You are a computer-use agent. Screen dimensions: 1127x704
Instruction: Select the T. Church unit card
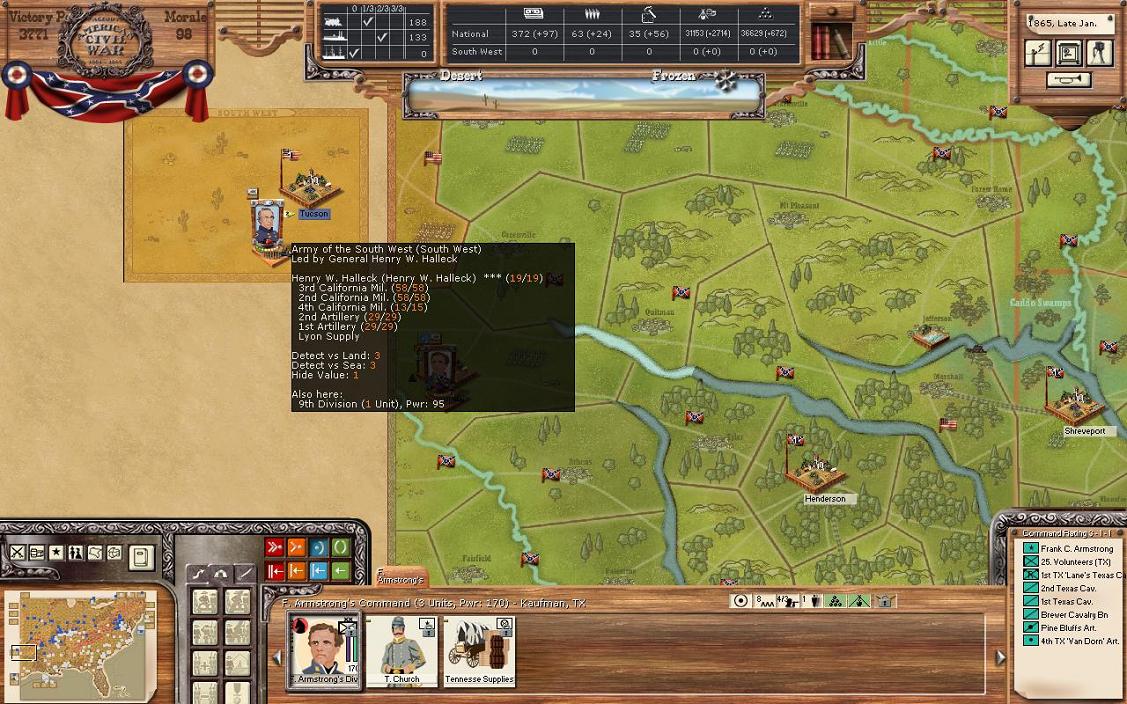pyautogui.click(x=402, y=650)
